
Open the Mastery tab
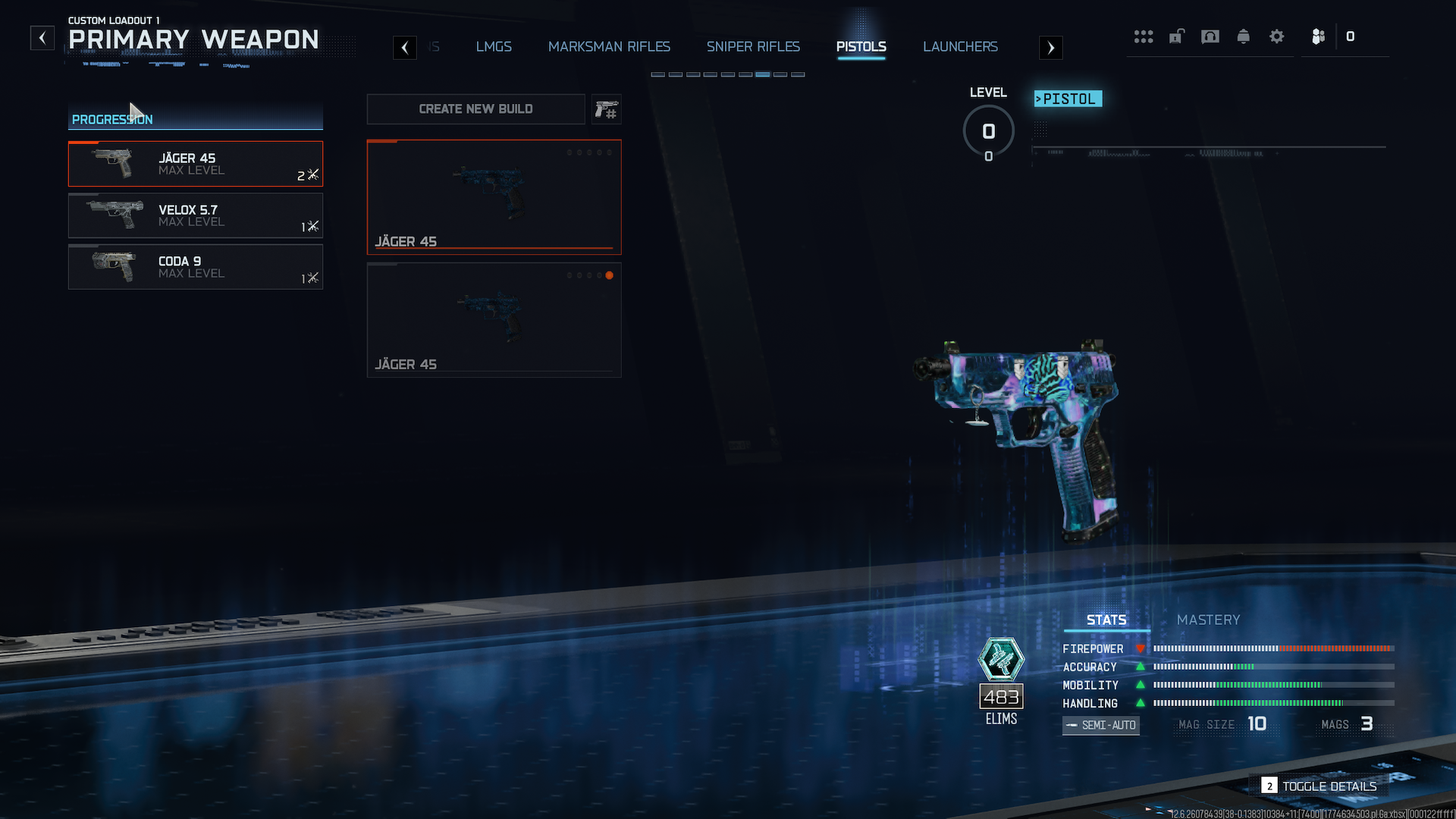click(x=1208, y=620)
